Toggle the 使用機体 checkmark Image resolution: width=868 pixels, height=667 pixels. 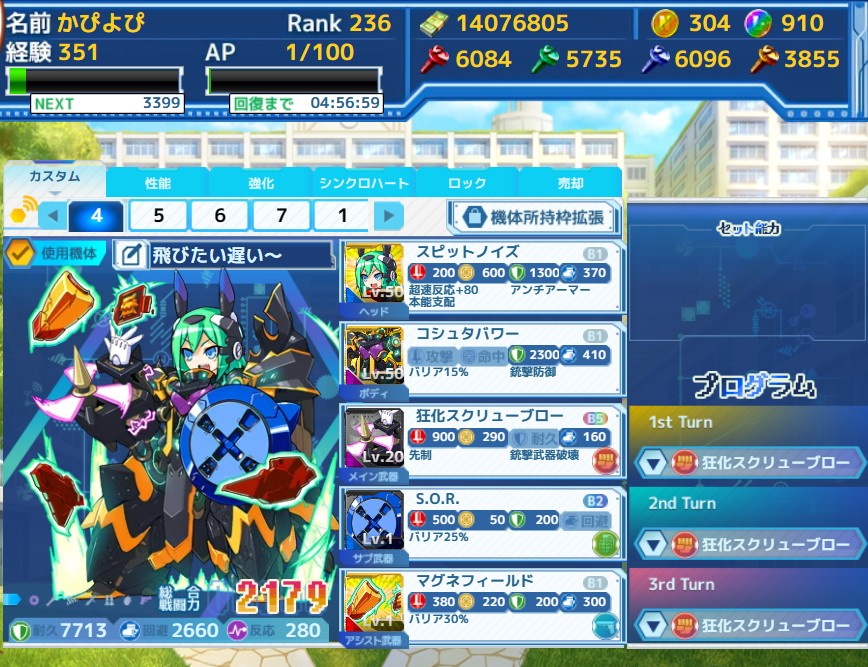click(x=19, y=254)
